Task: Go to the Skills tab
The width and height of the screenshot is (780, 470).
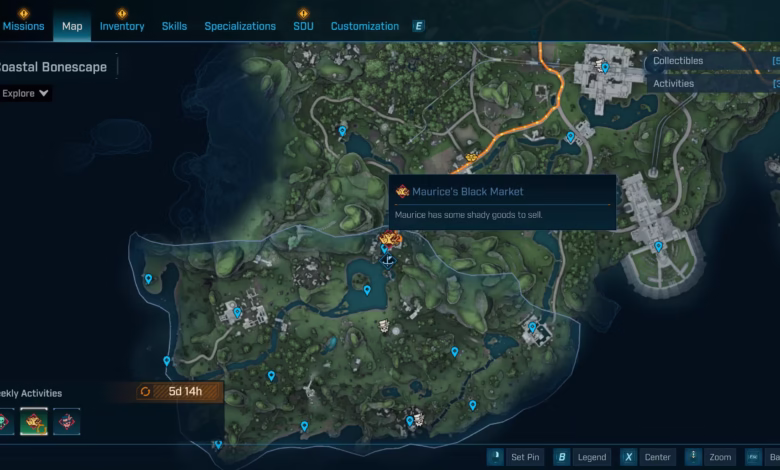Action: (174, 26)
